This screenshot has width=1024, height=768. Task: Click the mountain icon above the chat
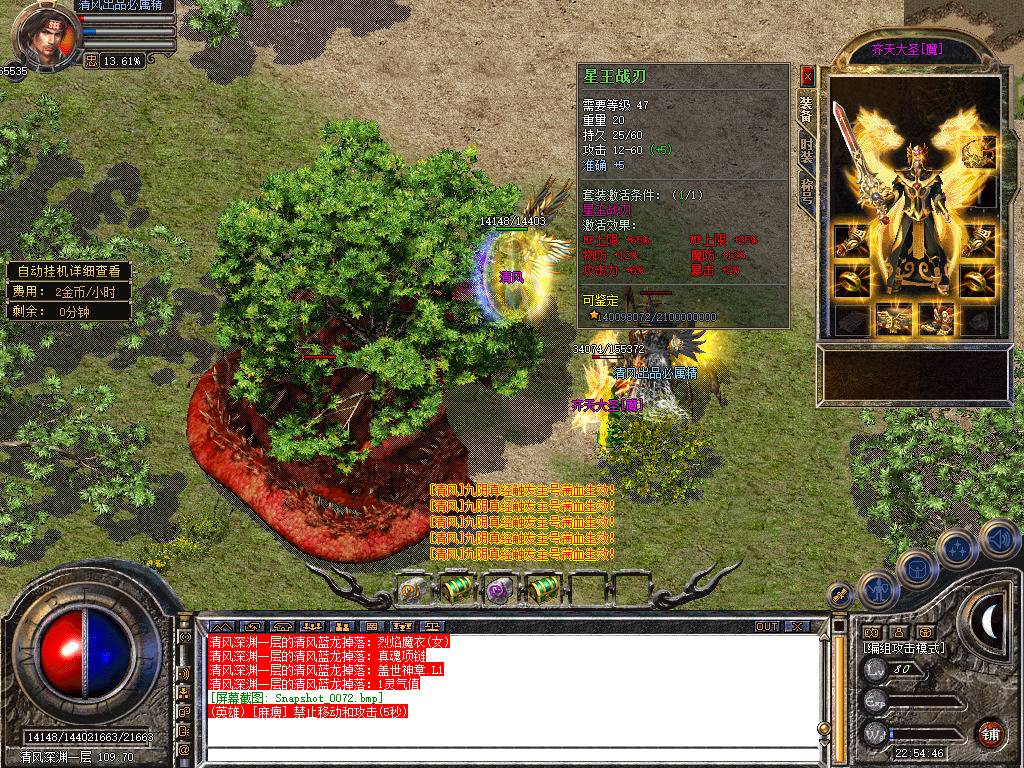[222, 627]
